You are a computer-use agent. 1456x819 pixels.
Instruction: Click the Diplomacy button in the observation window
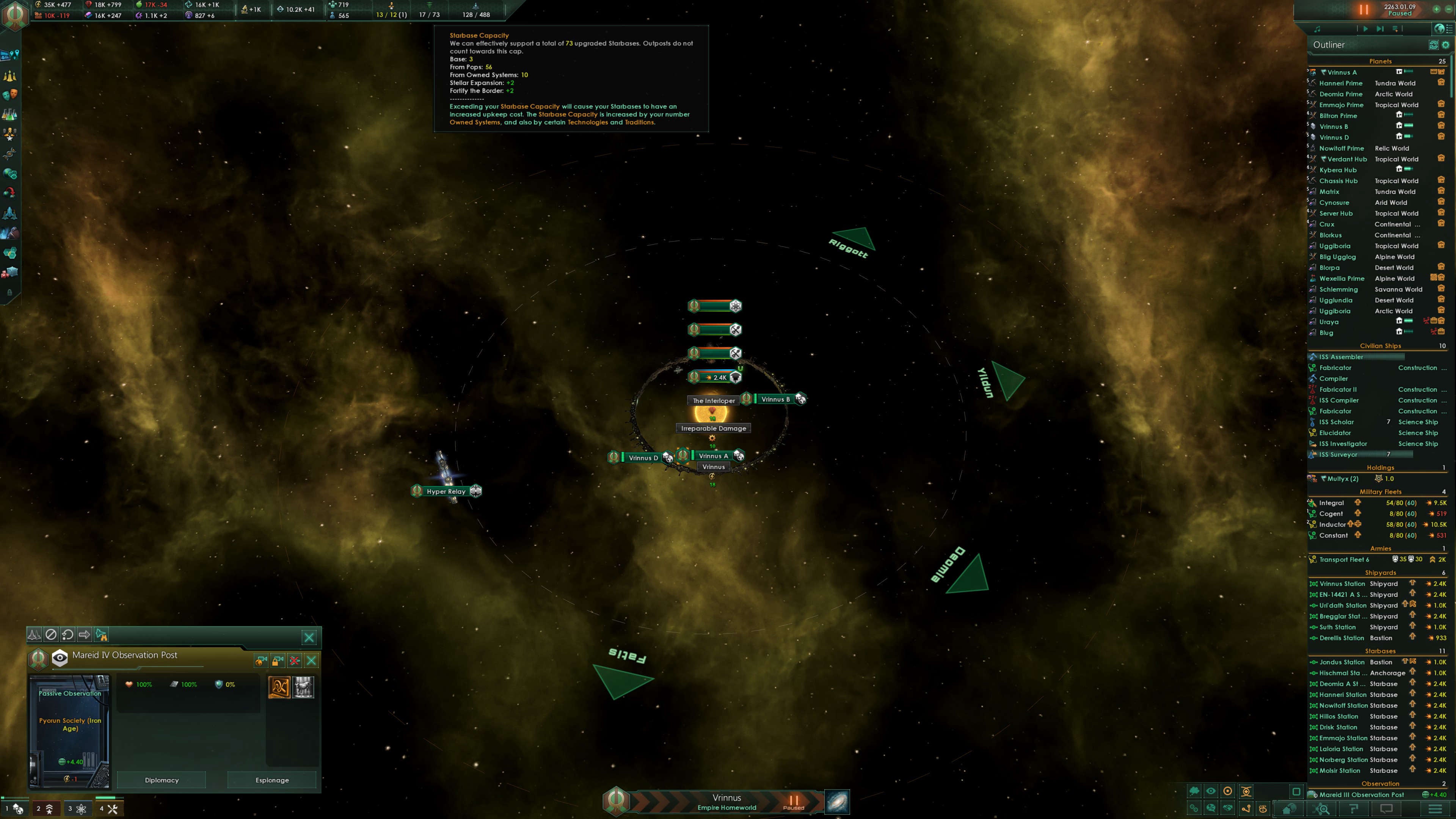point(161,780)
